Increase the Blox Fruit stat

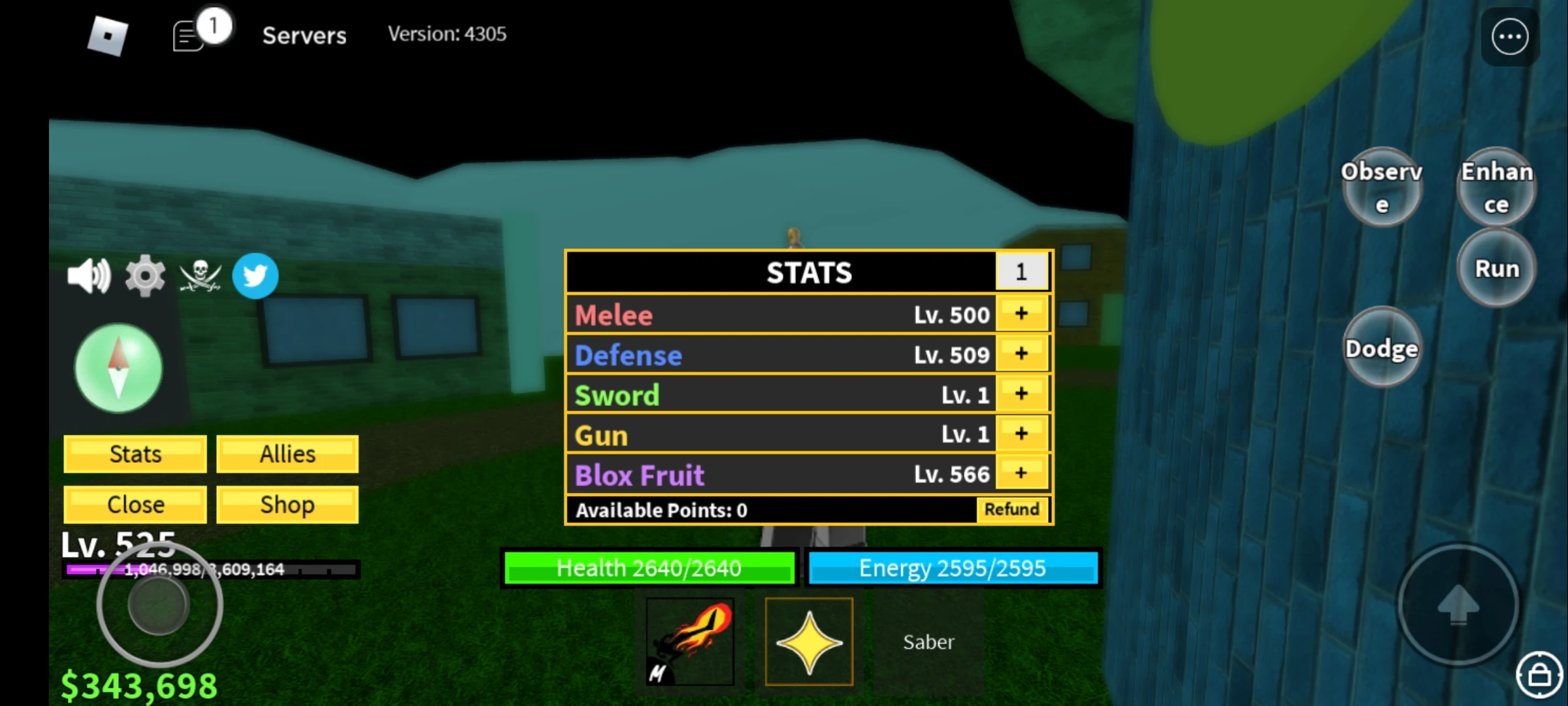point(1021,473)
